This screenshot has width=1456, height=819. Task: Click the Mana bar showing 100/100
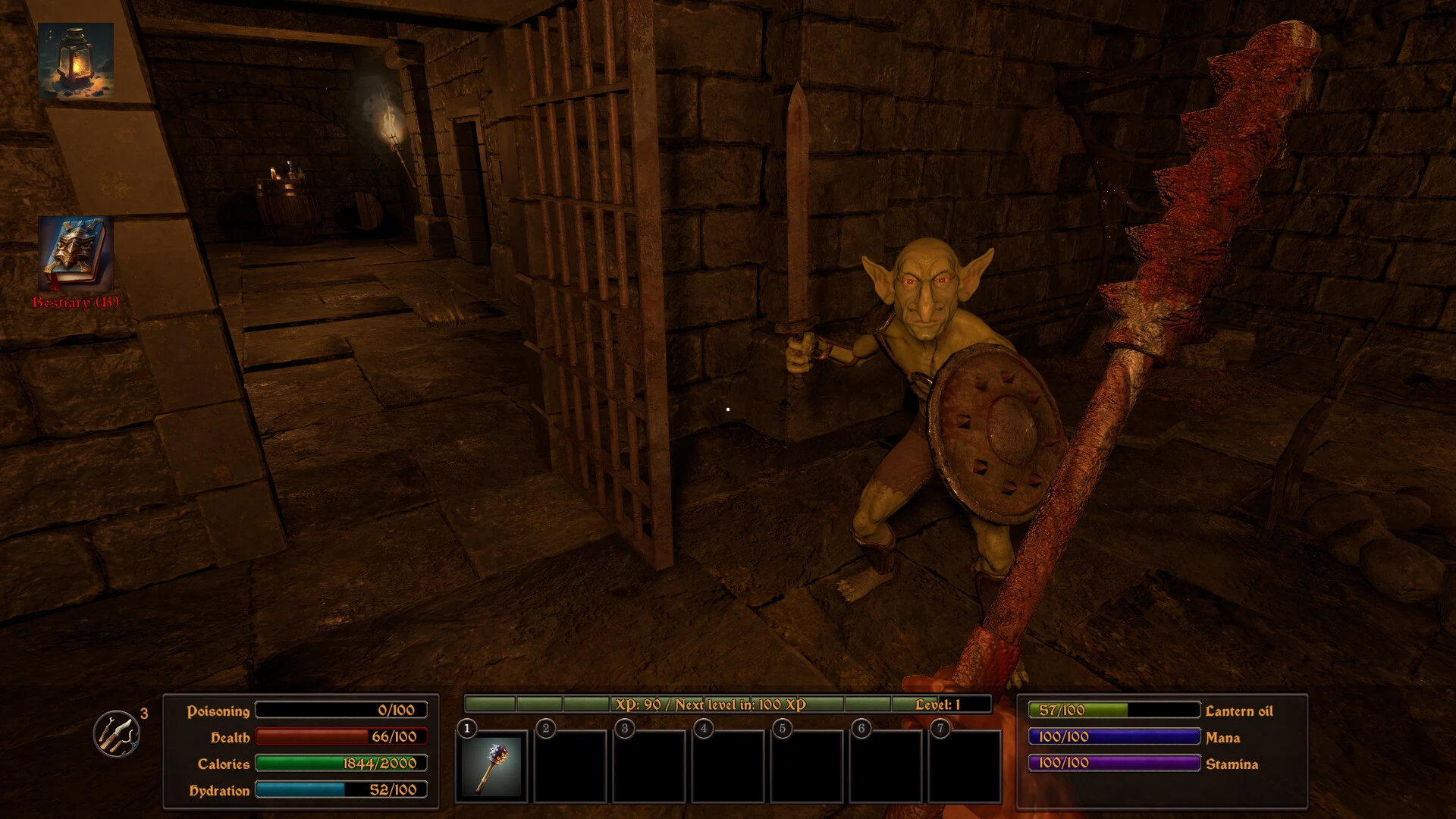pyautogui.click(x=1115, y=737)
